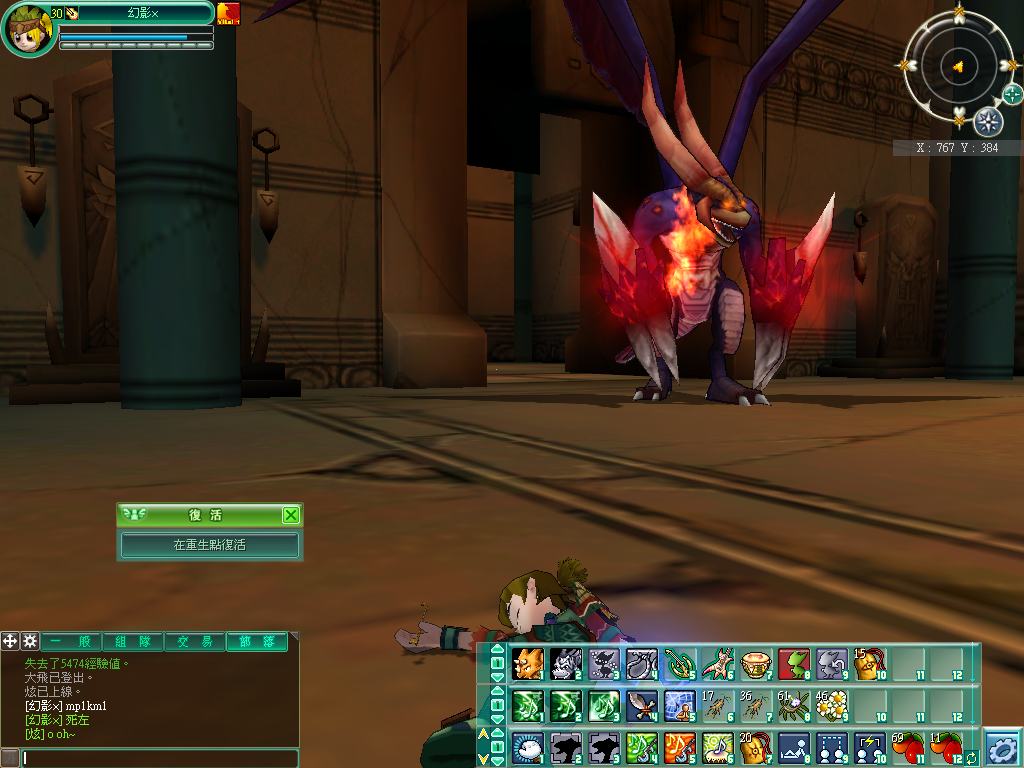Viewport: 1024px width, 768px height.
Task: Use the white daisy flowers stack of 46
Action: pos(832,706)
